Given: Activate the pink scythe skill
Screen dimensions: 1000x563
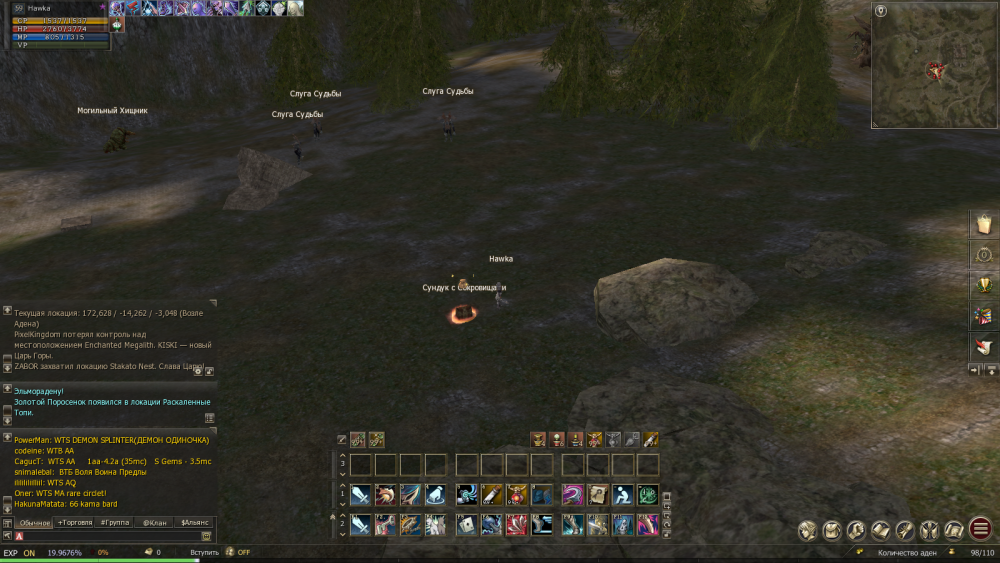Looking at the screenshot, I should [573, 494].
